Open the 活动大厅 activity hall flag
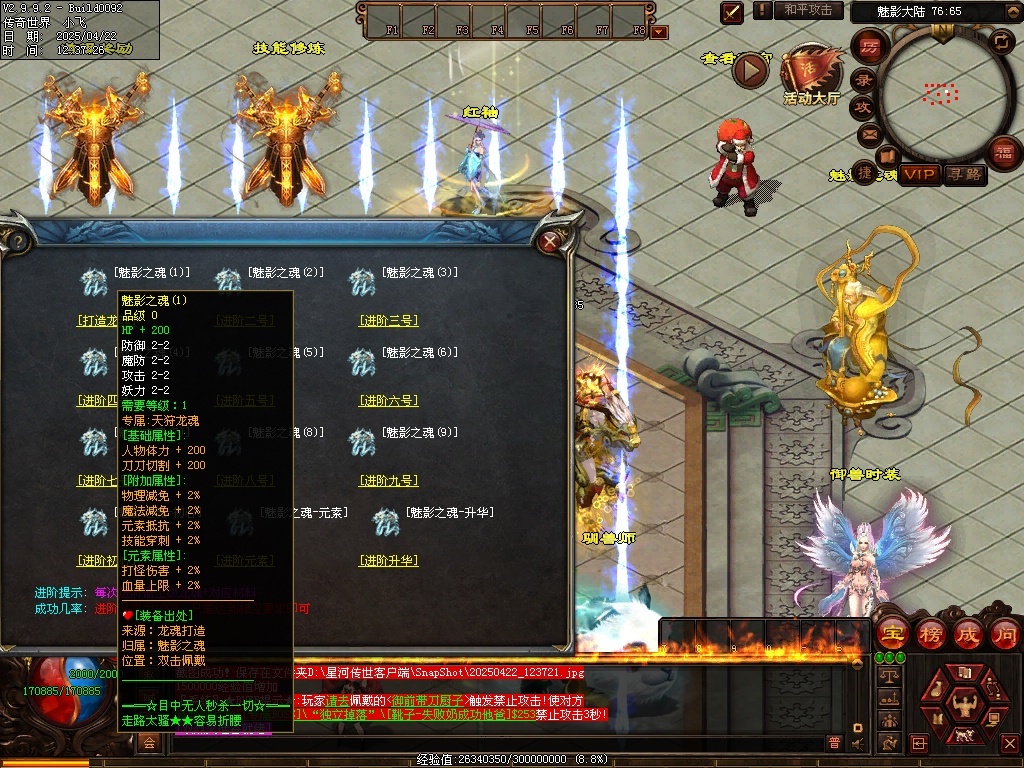 (812, 70)
